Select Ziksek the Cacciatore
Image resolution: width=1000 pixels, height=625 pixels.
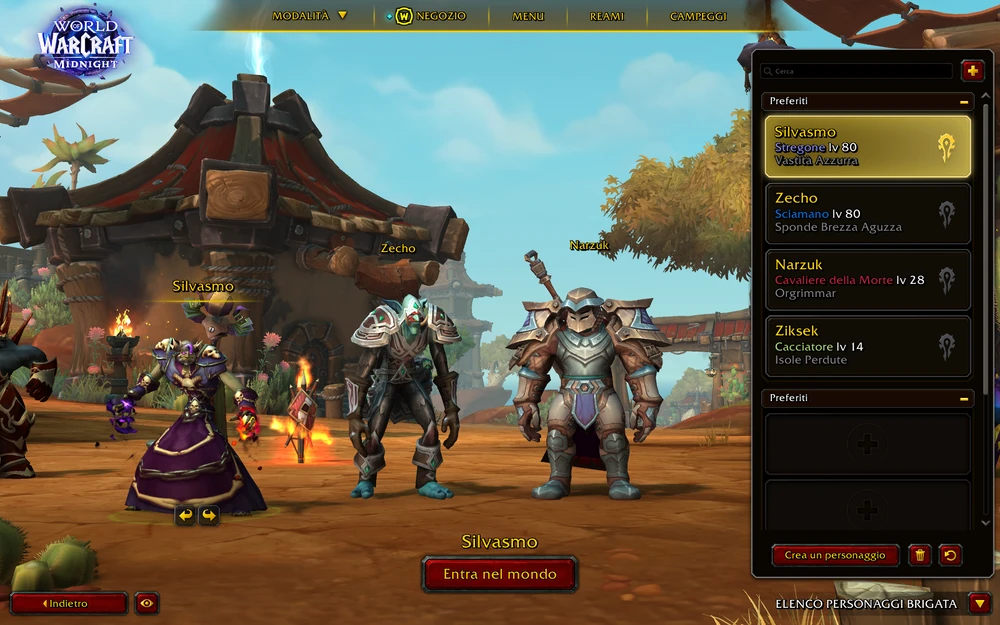point(867,346)
